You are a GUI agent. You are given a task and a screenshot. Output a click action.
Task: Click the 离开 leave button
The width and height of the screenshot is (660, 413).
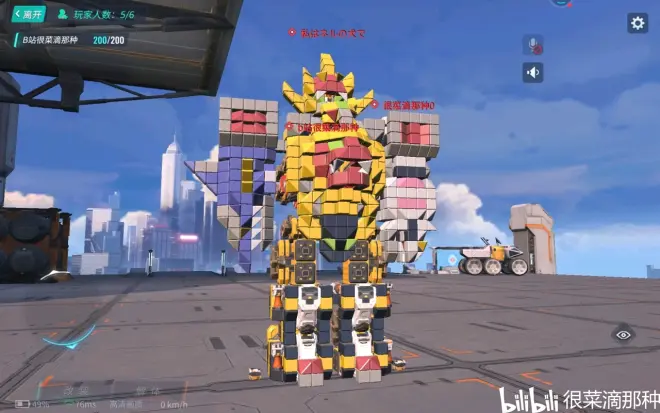point(29,15)
